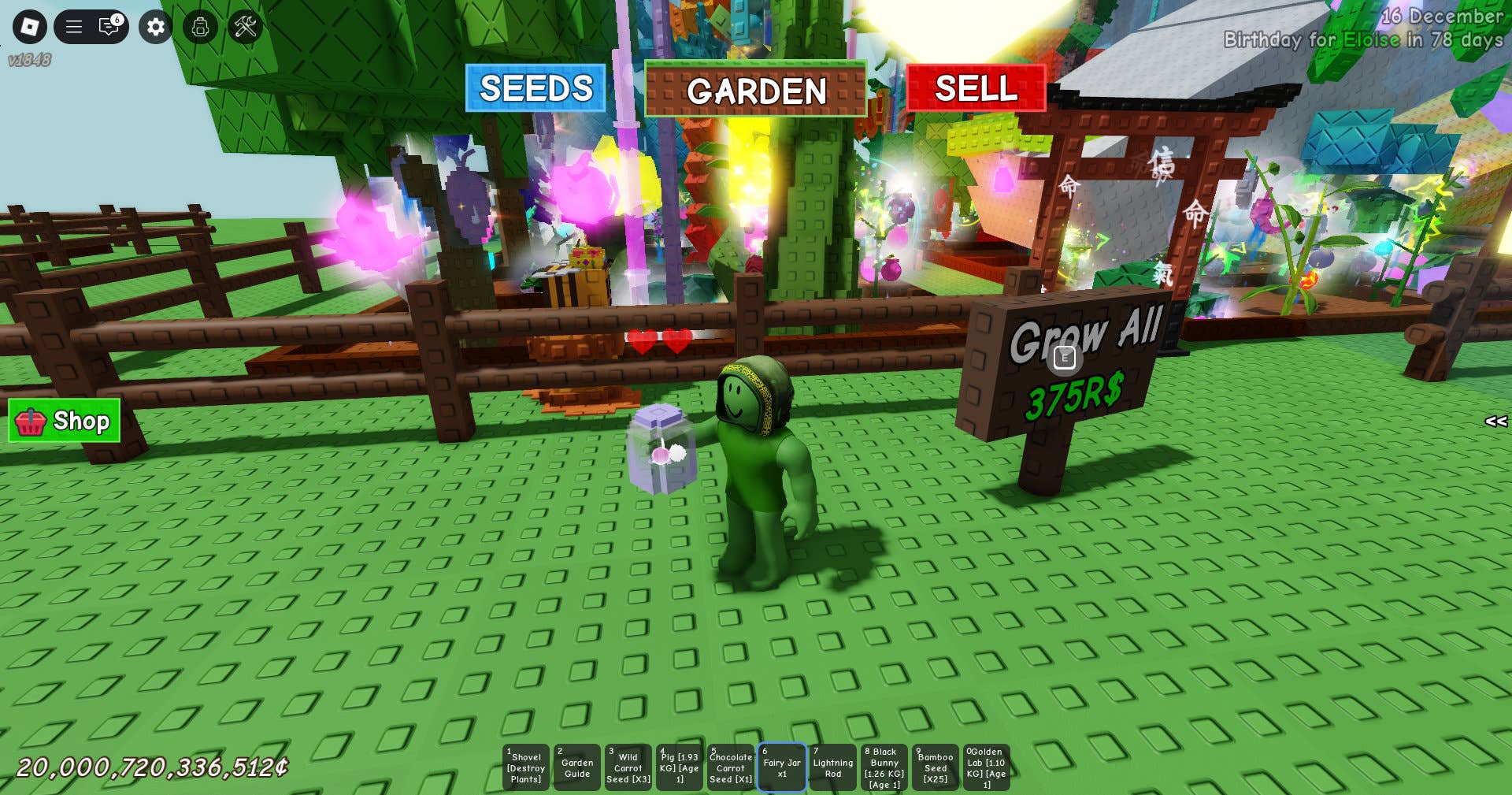The image size is (1512, 795).
Task: Select the Garden Guide hotbar slot
Action: 577,767
